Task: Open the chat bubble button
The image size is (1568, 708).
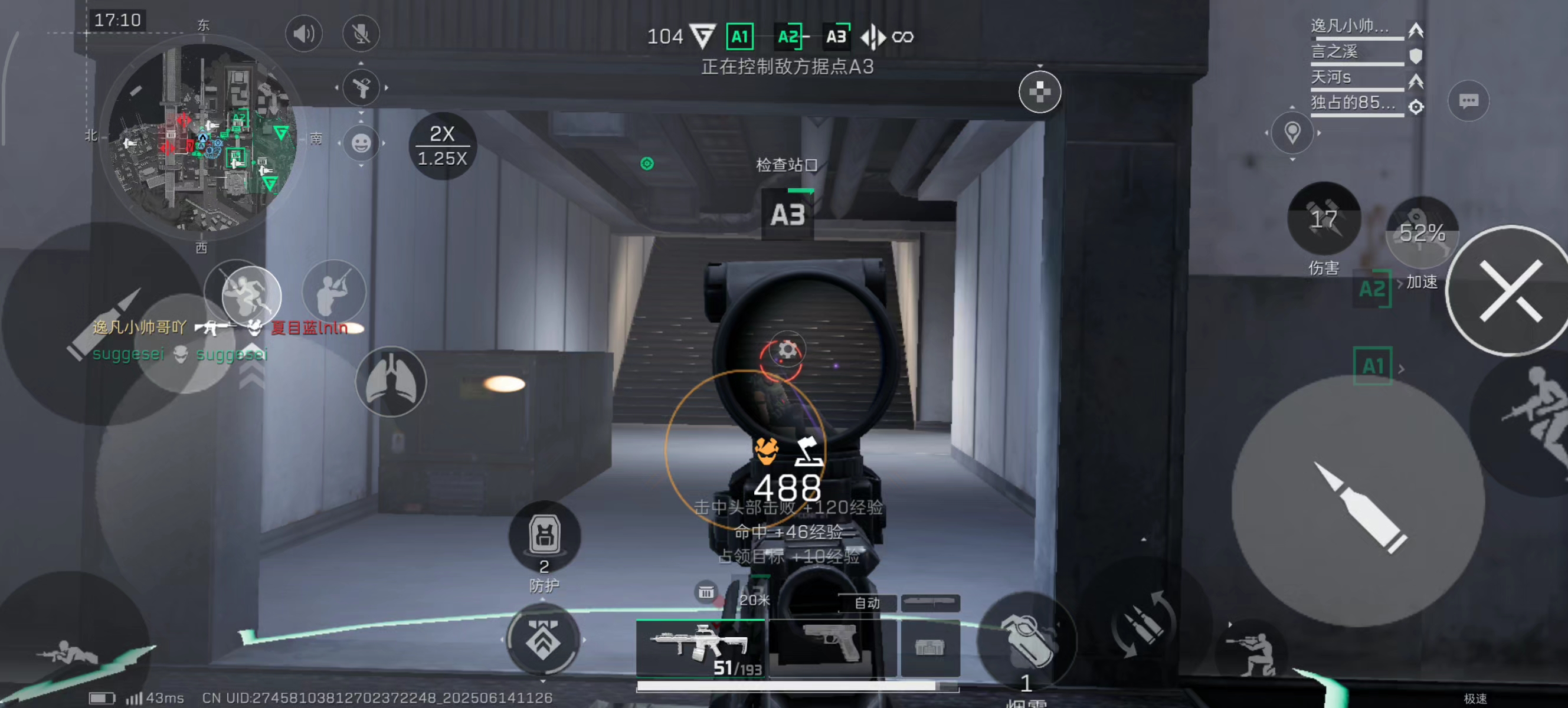Action: 1468,100
